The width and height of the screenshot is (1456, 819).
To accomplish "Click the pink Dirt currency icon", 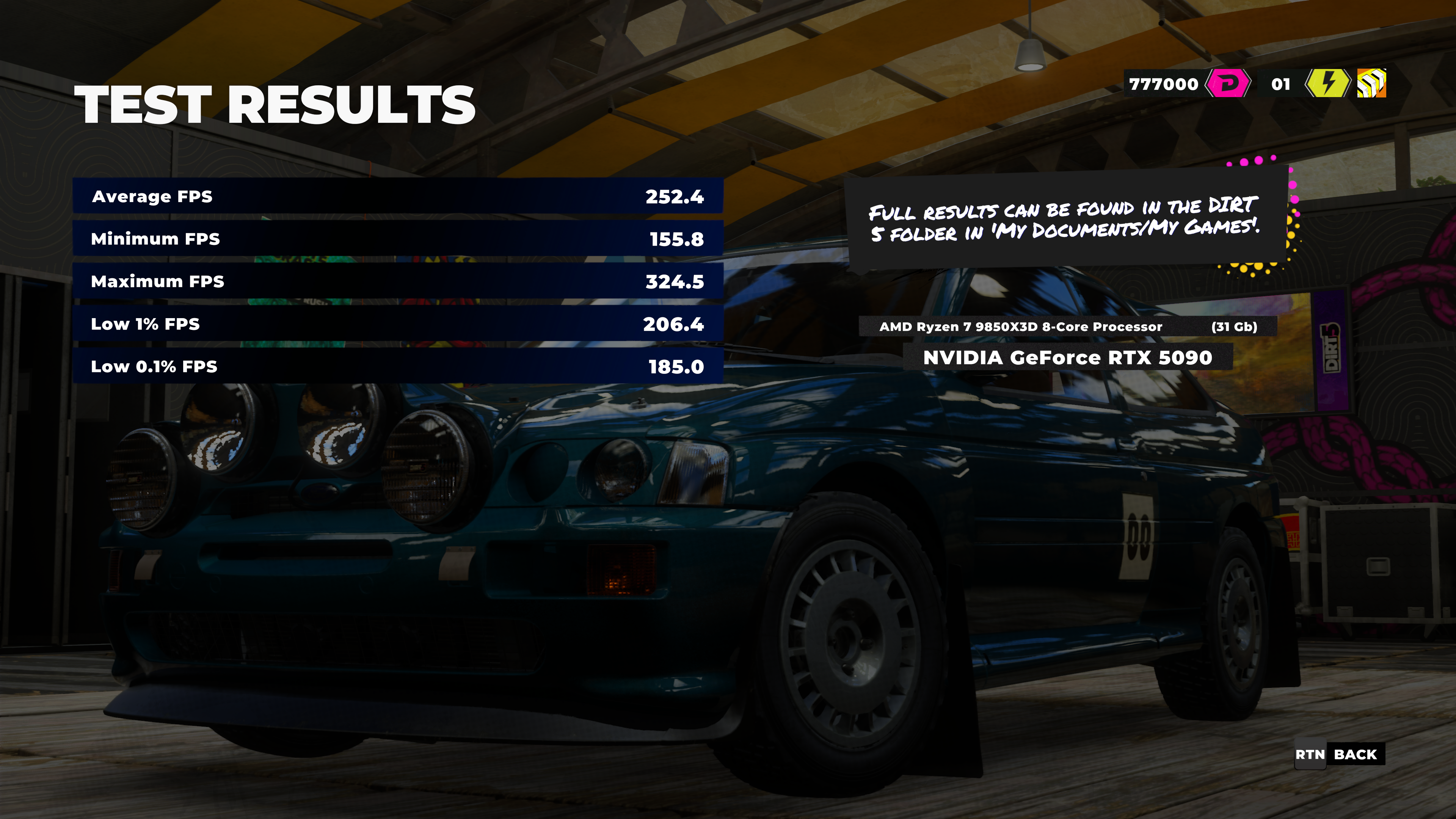I will tap(1227, 84).
